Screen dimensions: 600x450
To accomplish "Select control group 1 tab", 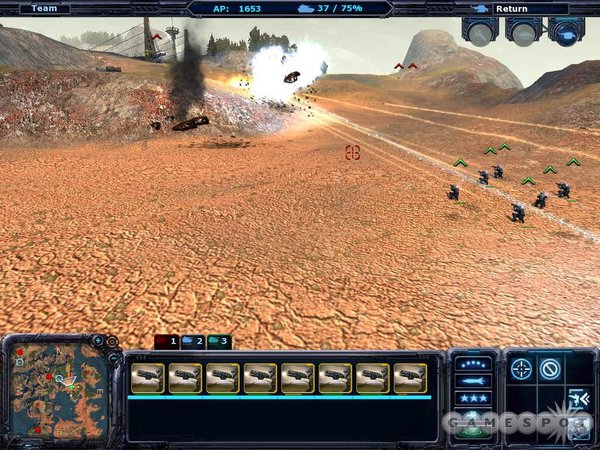I will click(x=166, y=342).
